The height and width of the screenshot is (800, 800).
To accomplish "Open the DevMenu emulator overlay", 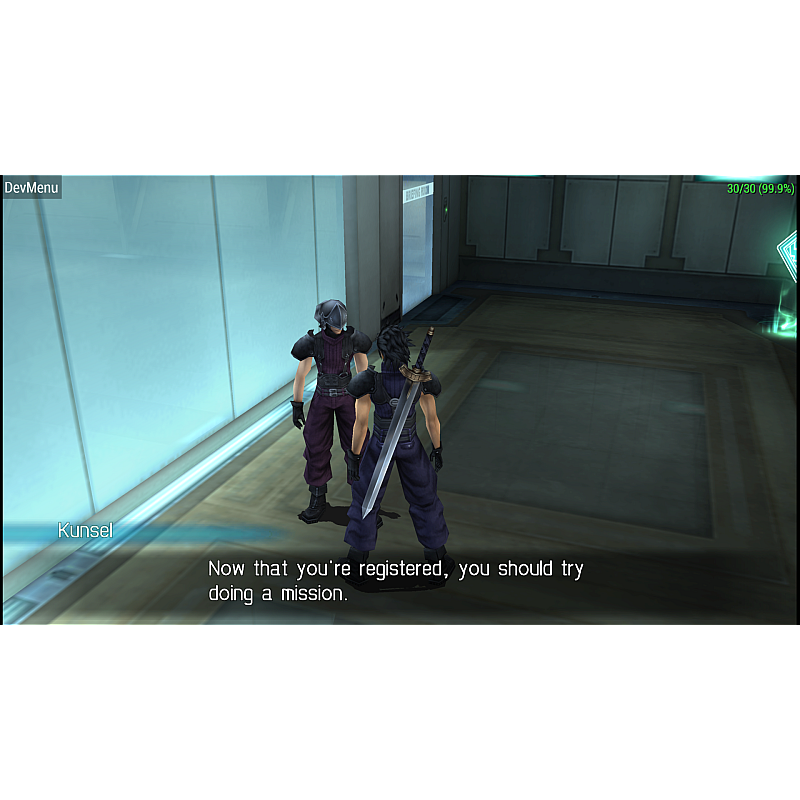I will (x=32, y=187).
